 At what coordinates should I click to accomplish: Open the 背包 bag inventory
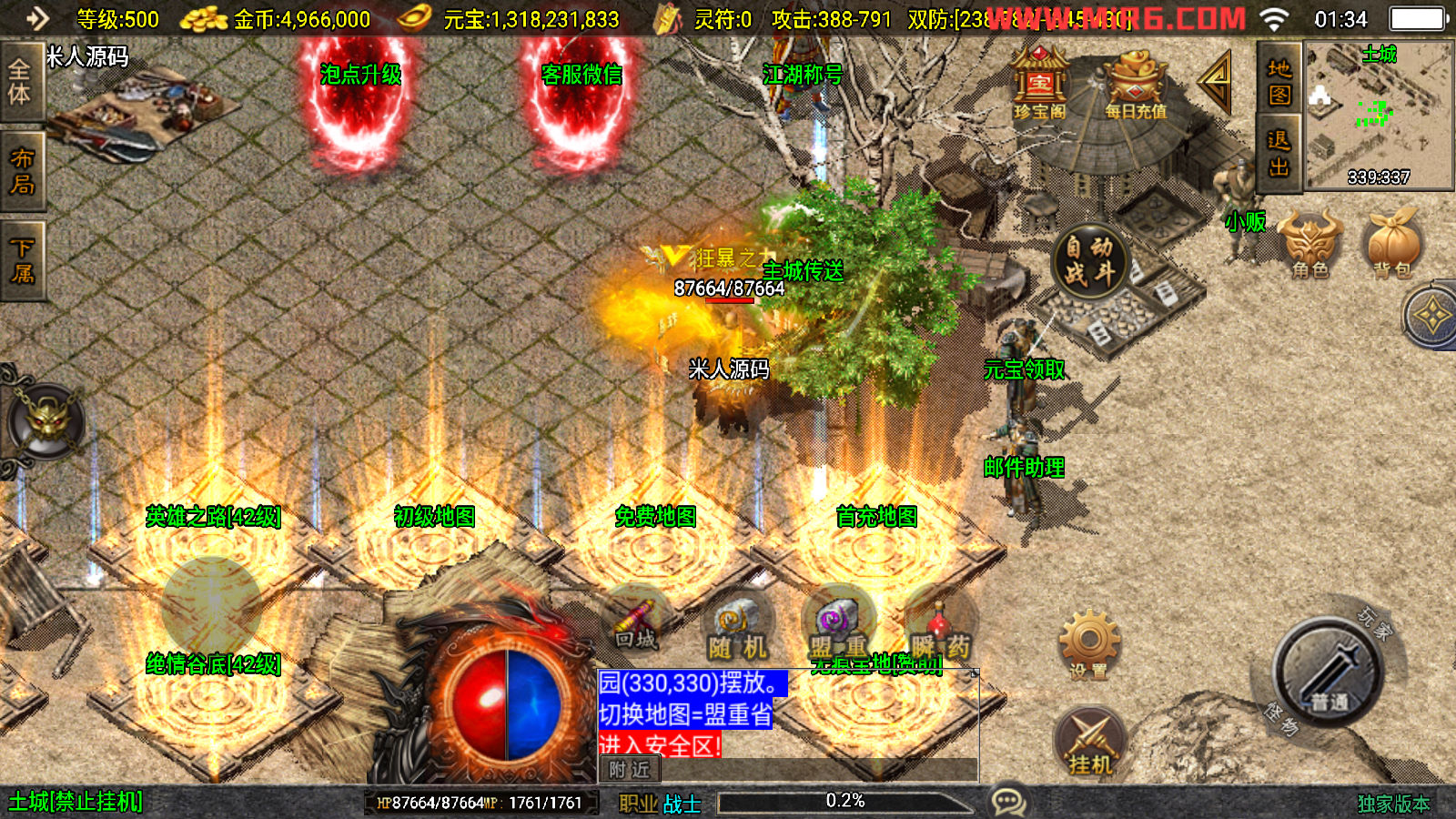tap(1392, 244)
